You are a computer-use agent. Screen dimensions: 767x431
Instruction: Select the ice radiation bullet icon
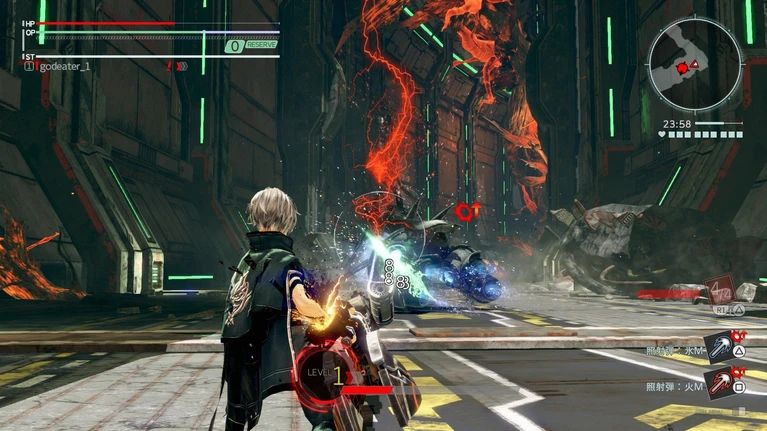tap(720, 347)
